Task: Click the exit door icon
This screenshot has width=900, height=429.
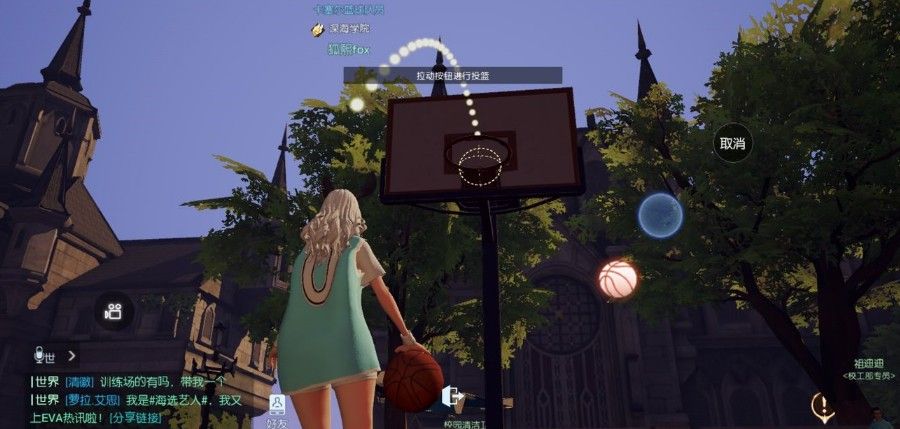Action: pos(452,397)
